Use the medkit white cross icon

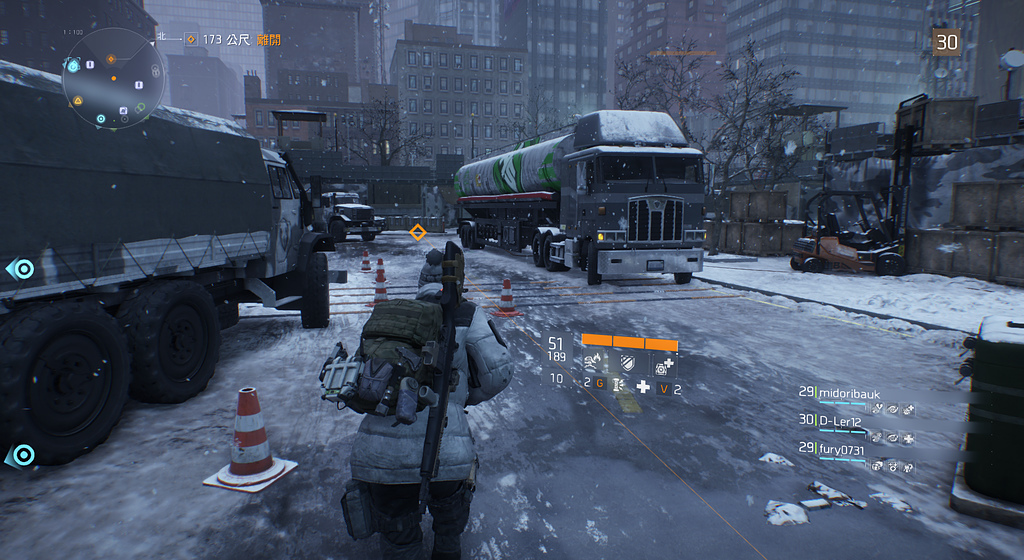click(x=642, y=387)
